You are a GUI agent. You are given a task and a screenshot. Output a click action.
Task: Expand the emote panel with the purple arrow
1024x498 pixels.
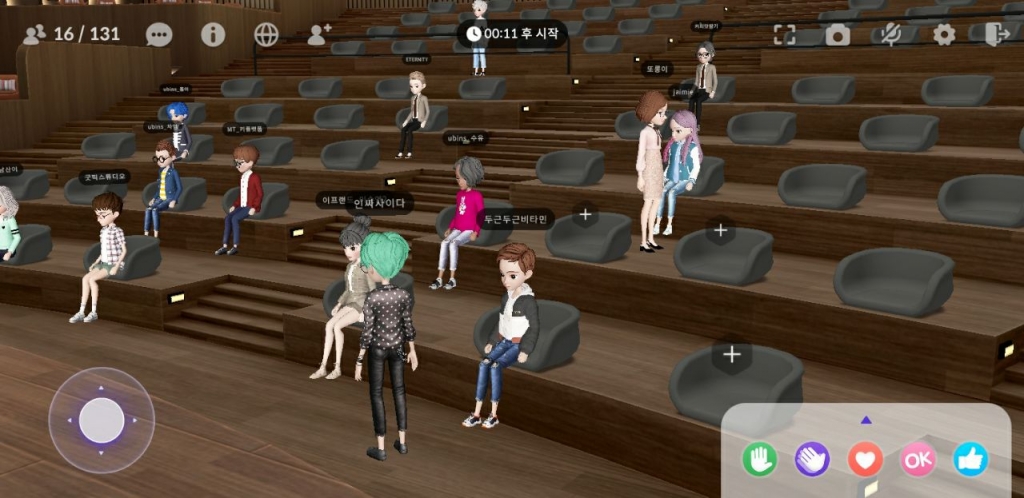tap(866, 420)
